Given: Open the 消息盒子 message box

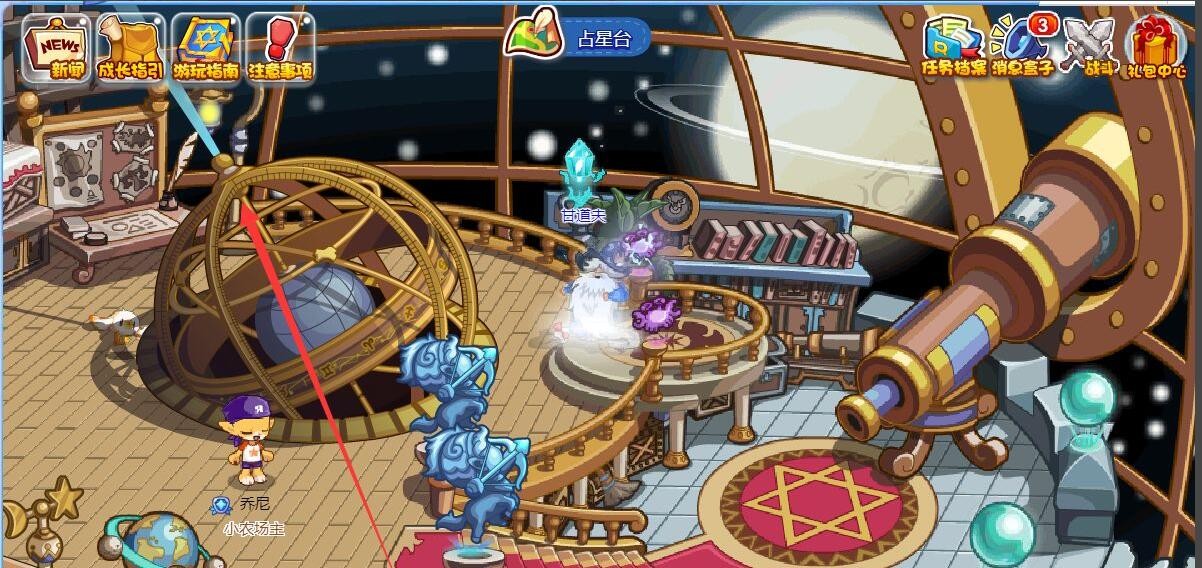Looking at the screenshot, I should point(1021,46).
